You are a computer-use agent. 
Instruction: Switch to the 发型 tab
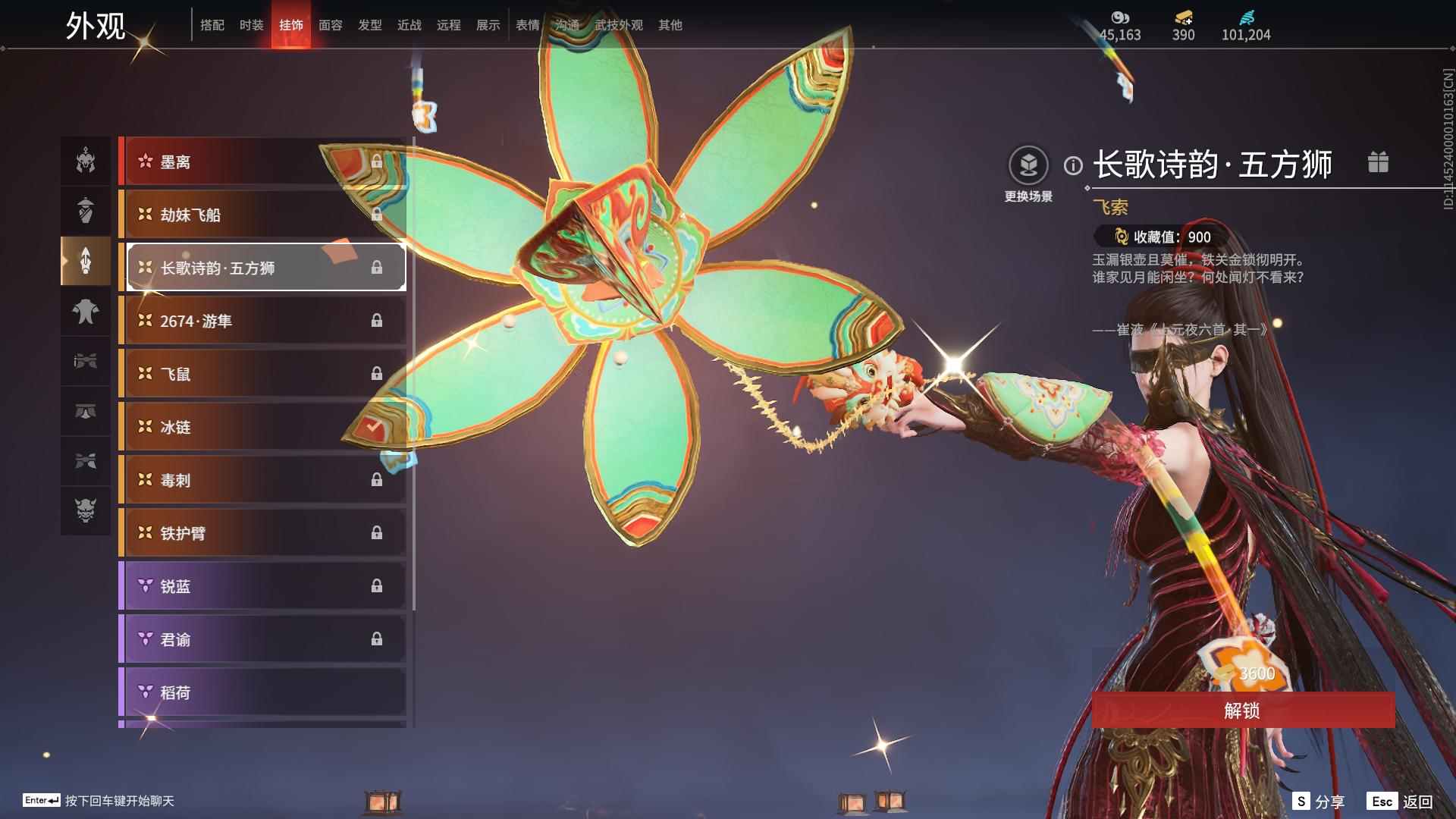point(369,25)
